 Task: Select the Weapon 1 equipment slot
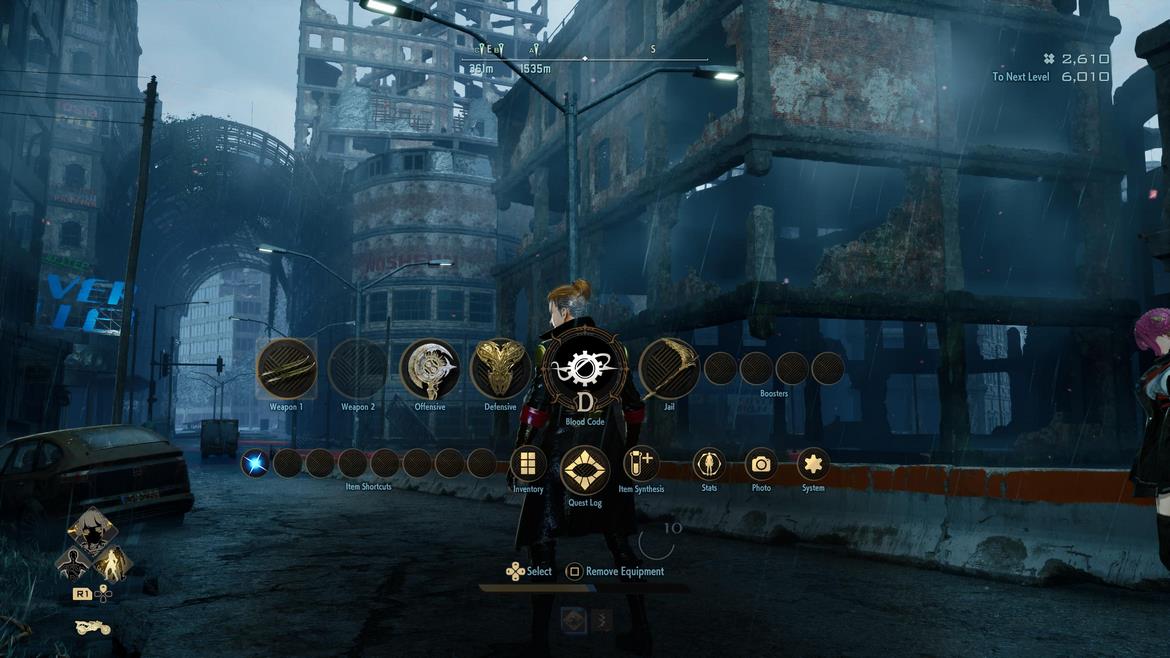coord(287,368)
